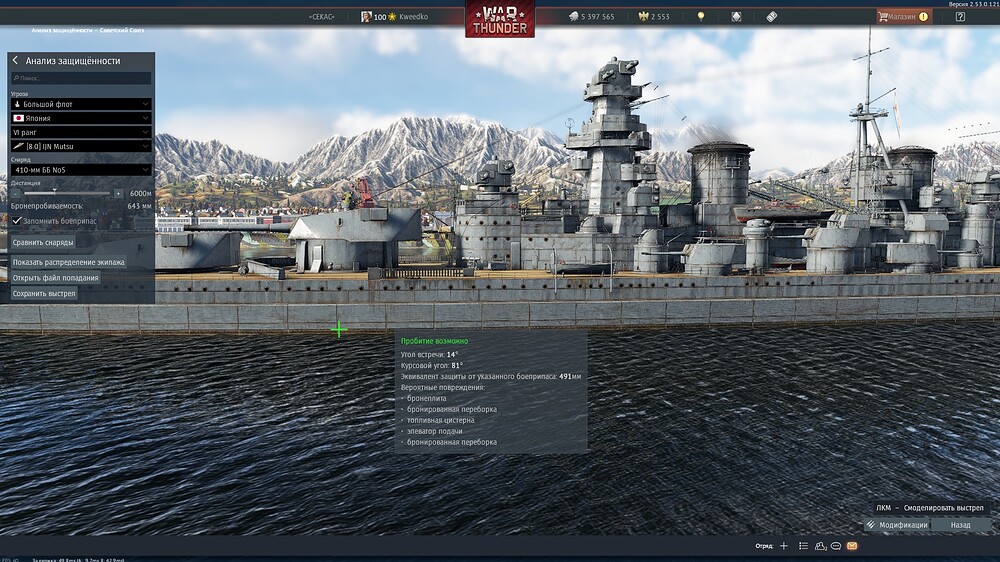Go back using the arrow beside Анализ защищённости
1000x562 pixels.
click(x=15, y=61)
